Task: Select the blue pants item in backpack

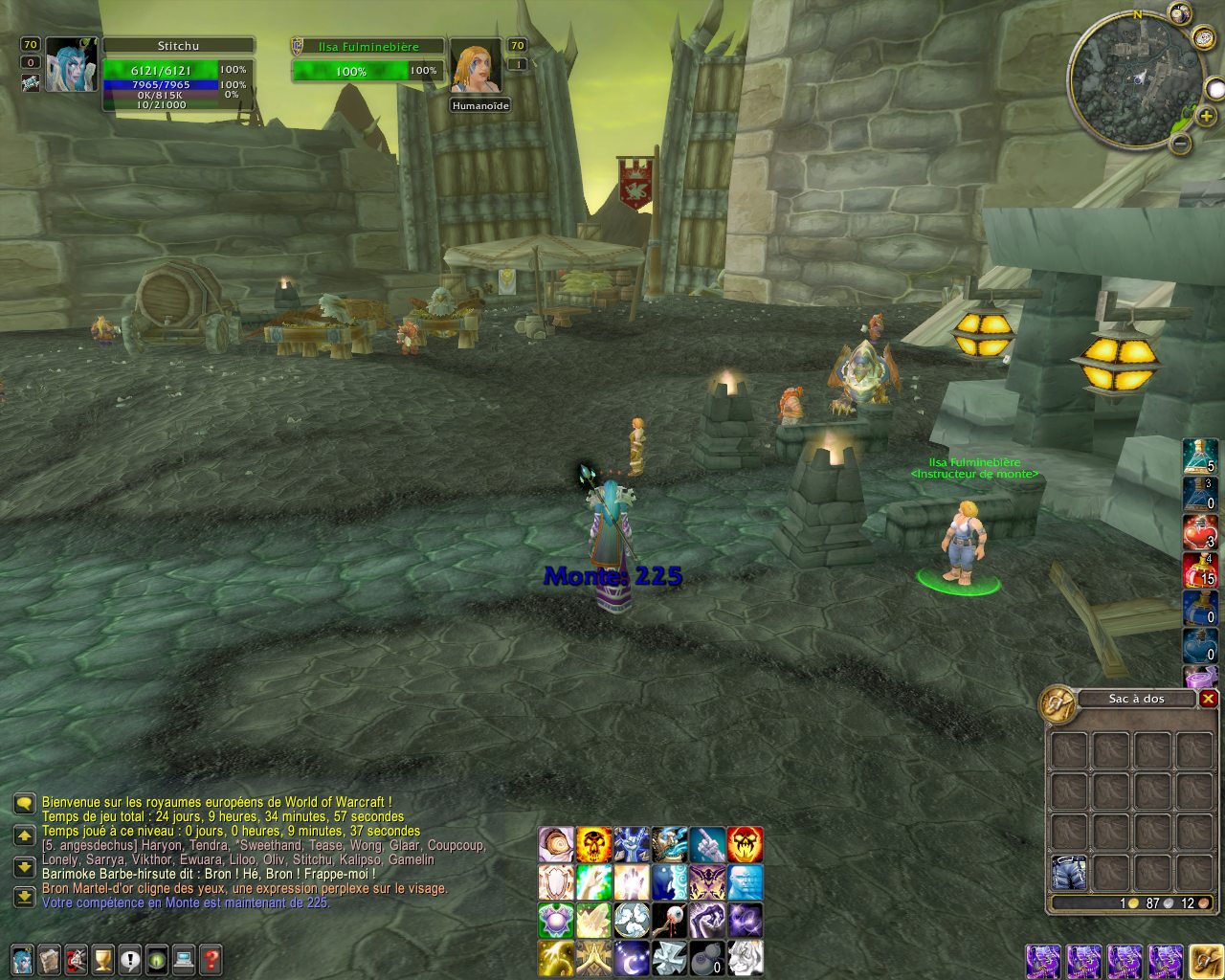Action: [1068, 872]
